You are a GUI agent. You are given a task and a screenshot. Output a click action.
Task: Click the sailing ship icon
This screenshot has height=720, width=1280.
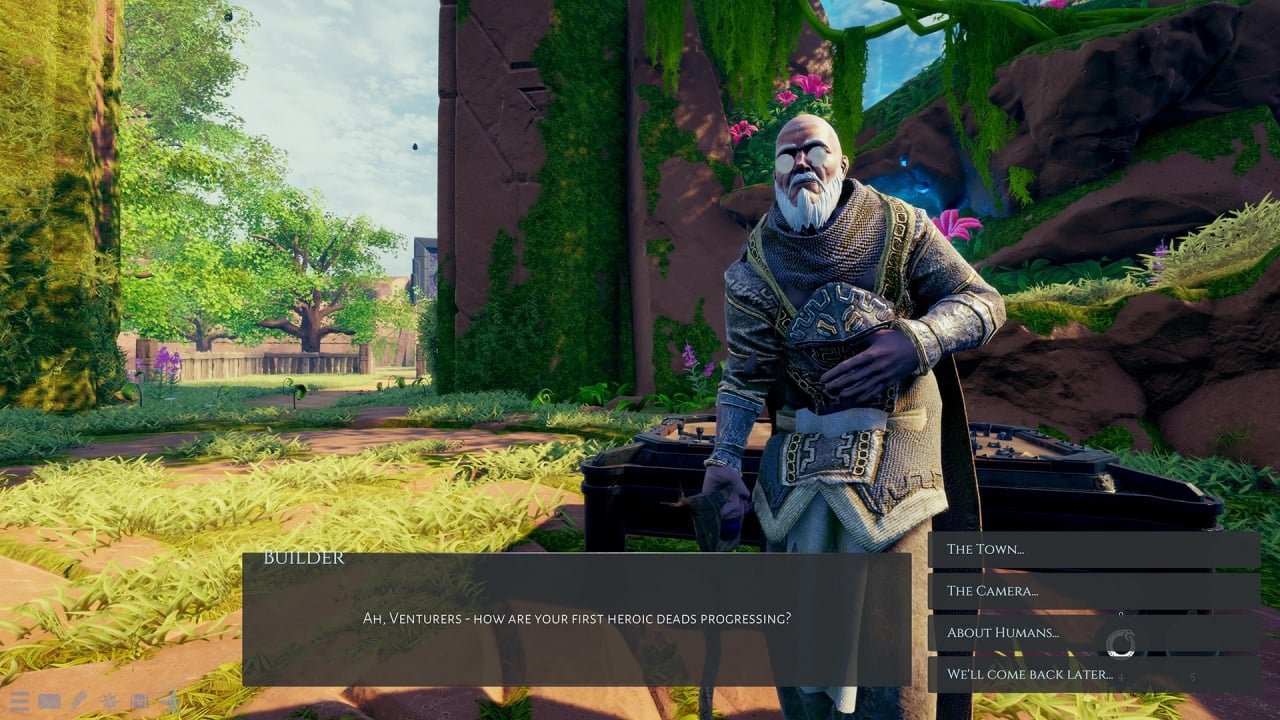click(171, 701)
